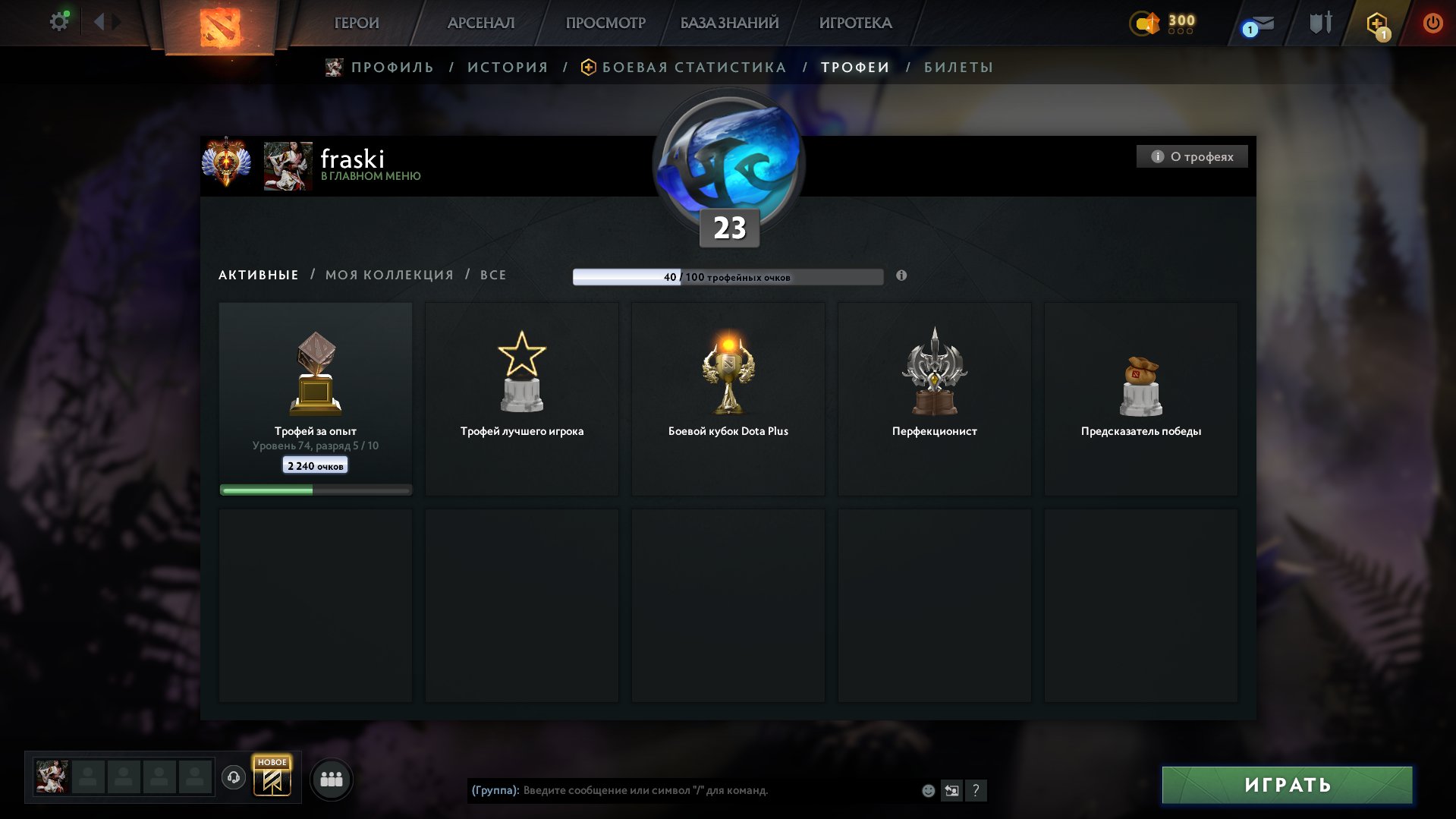Switch to the БИЛЕТЫ section
Screen dimensions: 1456x819
[958, 67]
